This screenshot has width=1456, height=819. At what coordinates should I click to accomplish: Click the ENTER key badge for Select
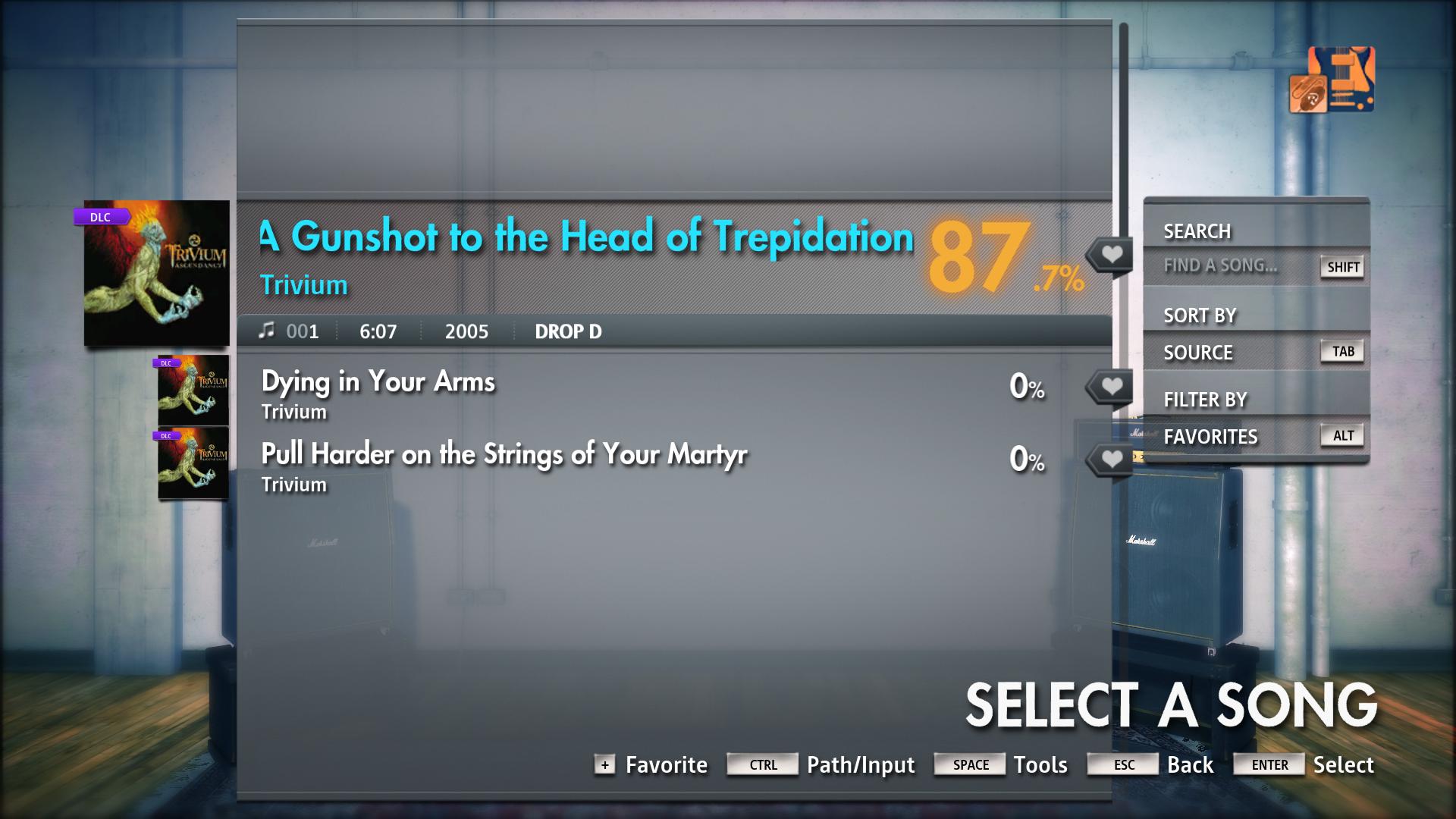click(x=1268, y=765)
